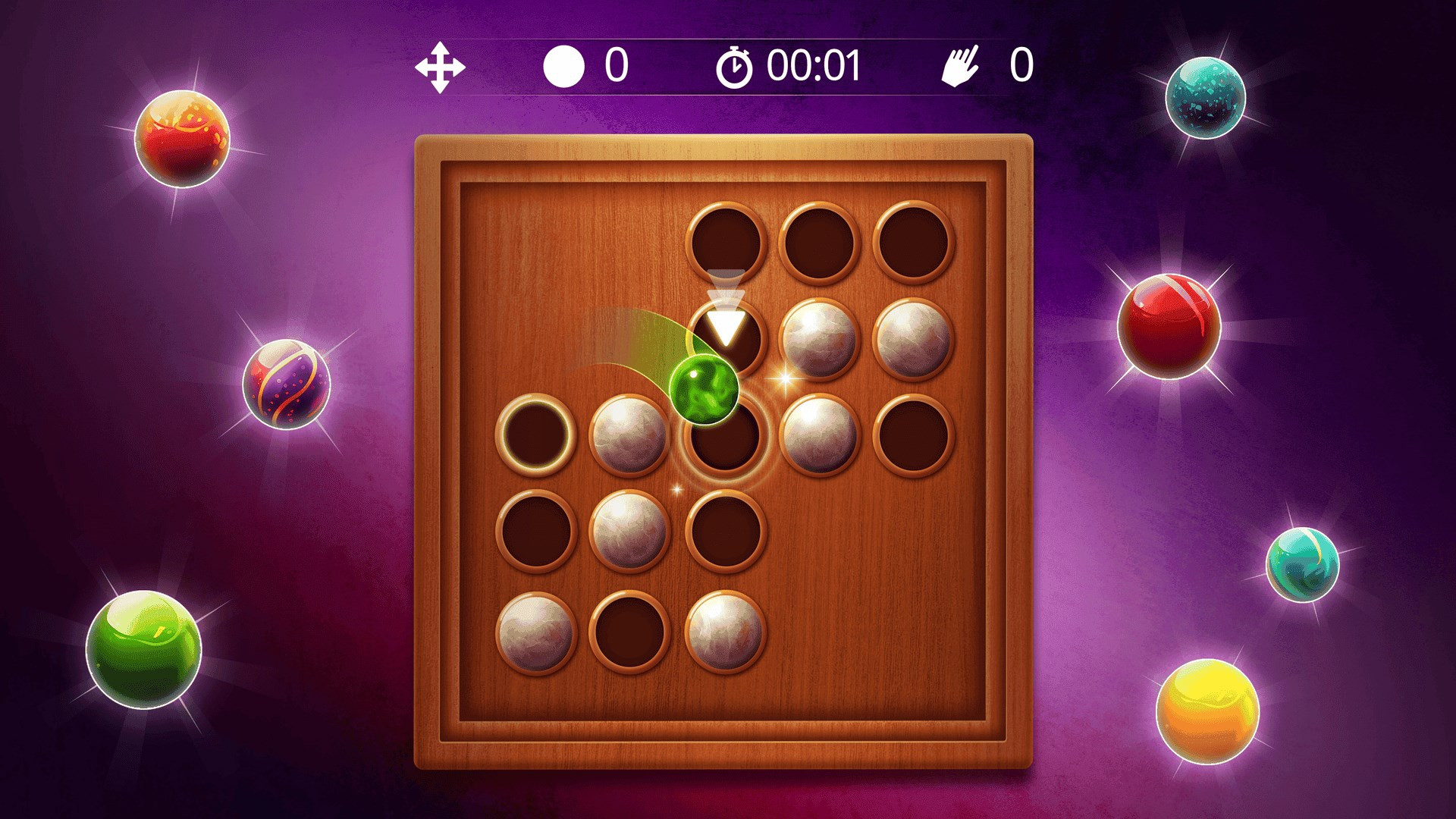Select the gold-ringed empty hole at the row's left end

pyautogui.click(x=535, y=435)
